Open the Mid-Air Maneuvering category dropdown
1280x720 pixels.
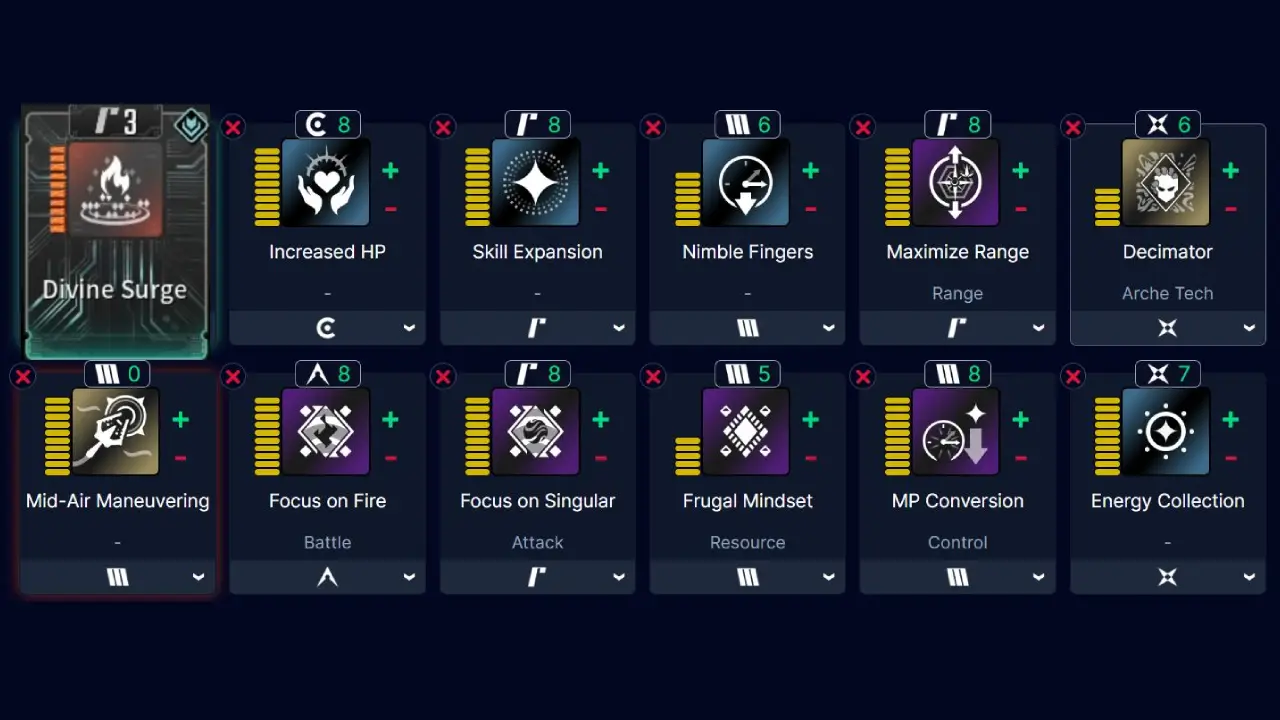pos(117,576)
